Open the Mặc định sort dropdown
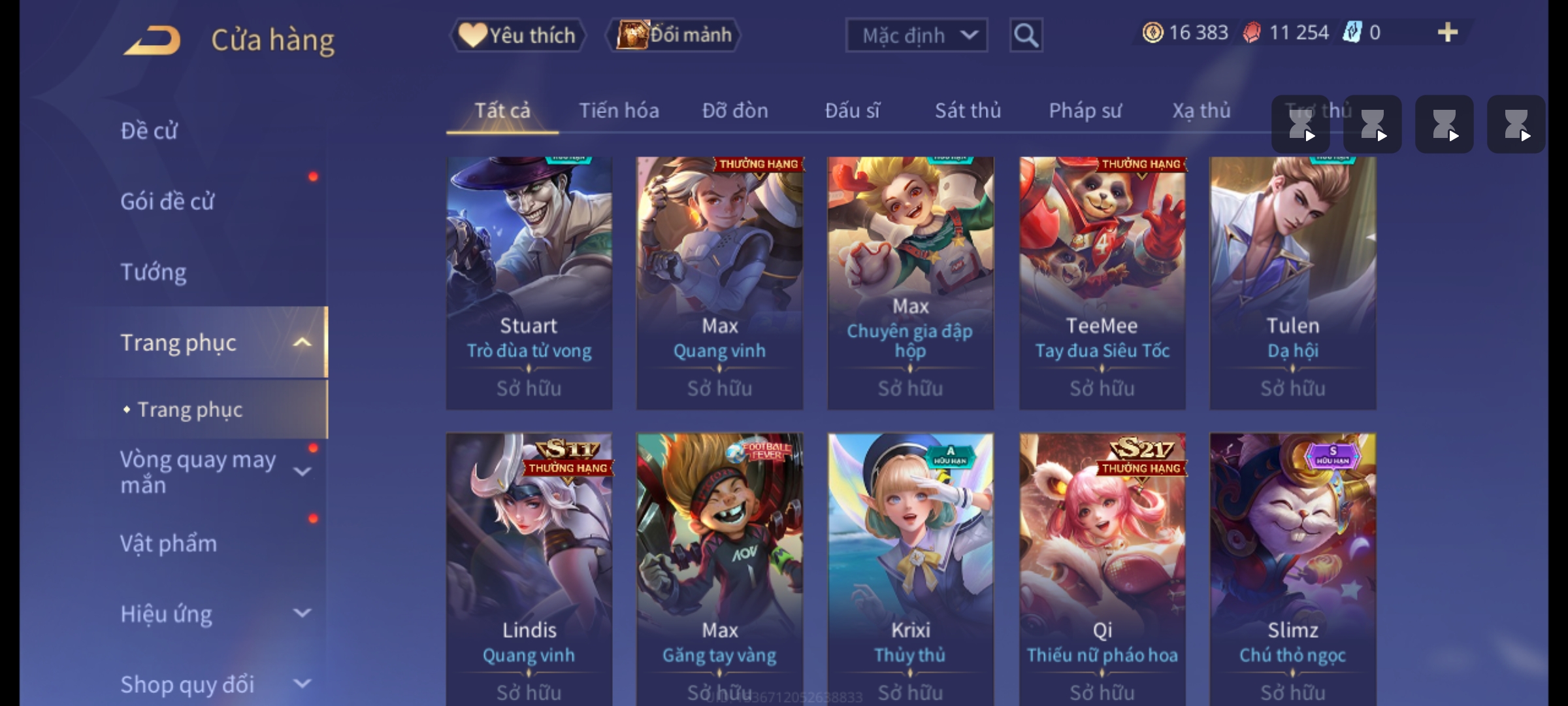The width and height of the screenshot is (1568, 706). [x=916, y=35]
